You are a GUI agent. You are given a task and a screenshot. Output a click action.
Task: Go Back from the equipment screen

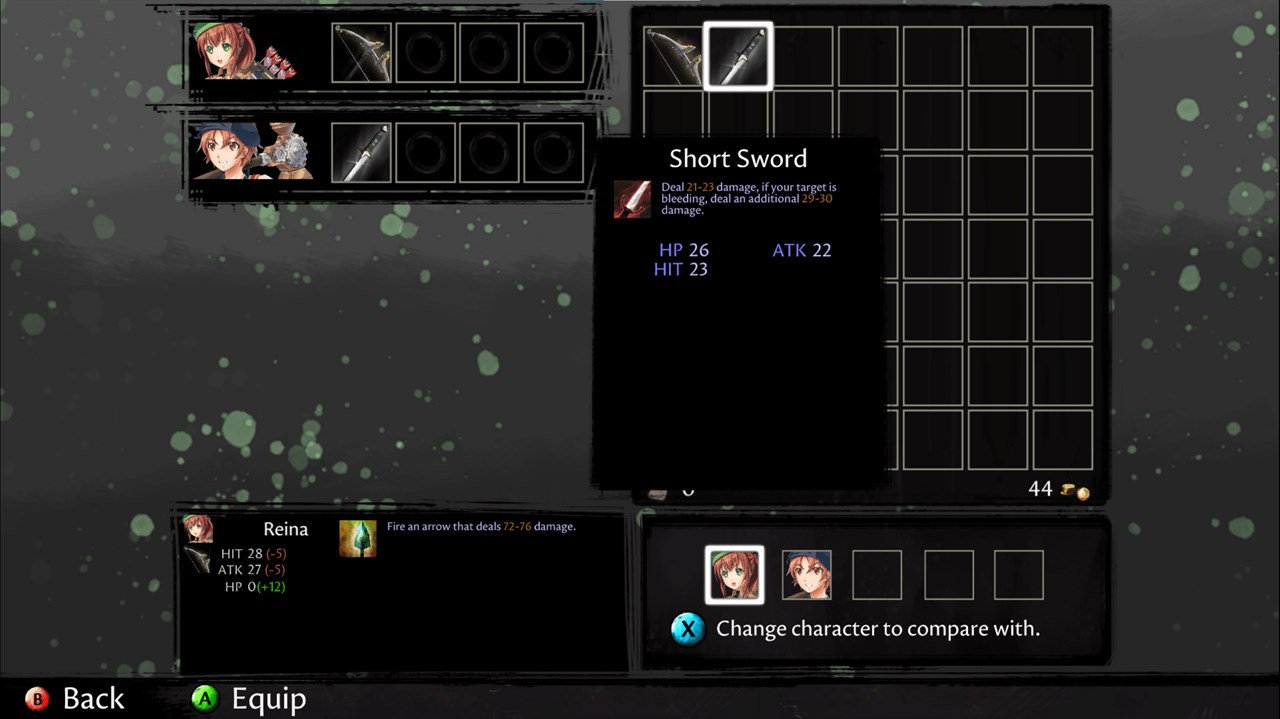pyautogui.click(x=93, y=699)
